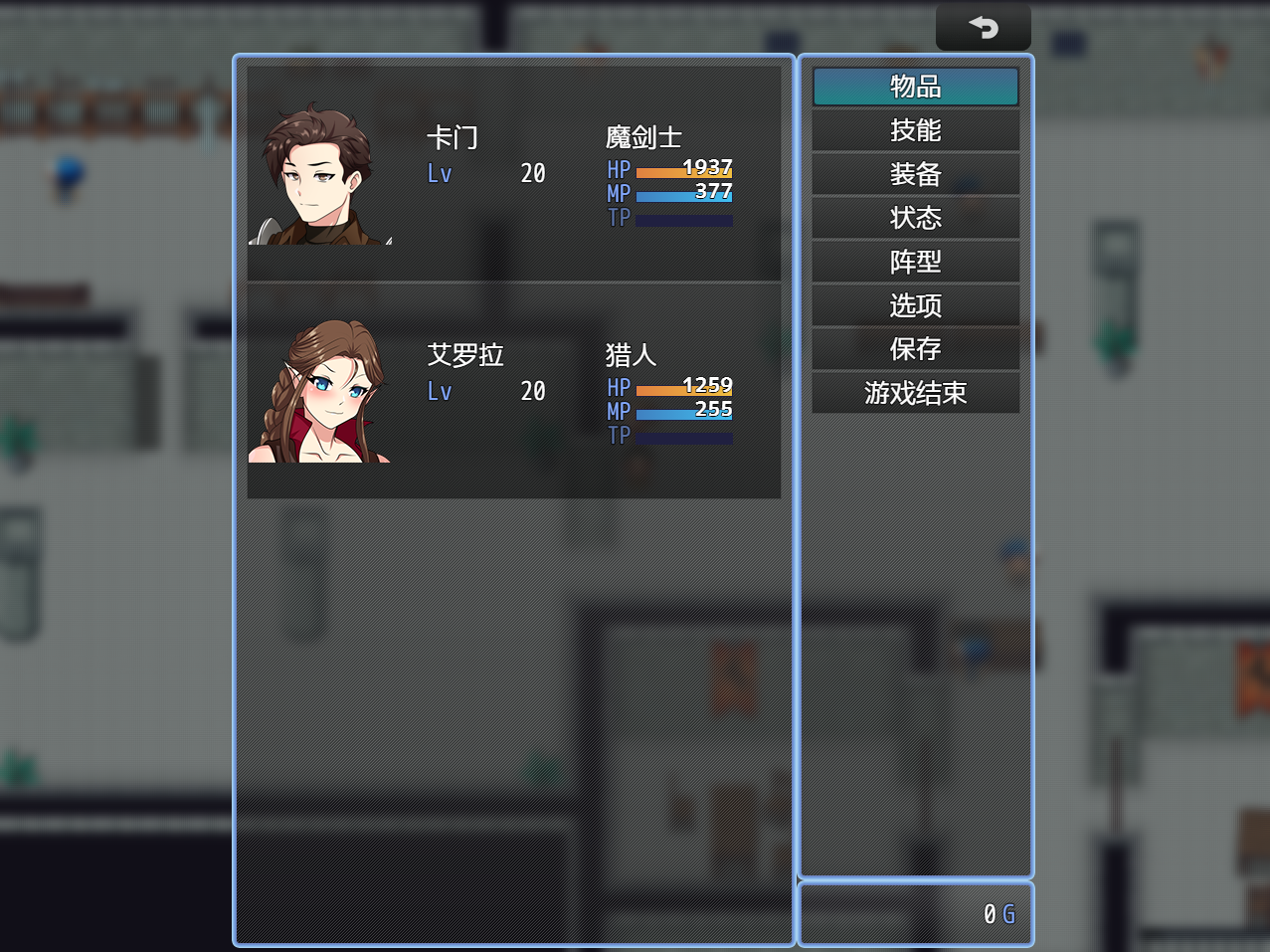Select the 技能 skills entry

coord(915,130)
